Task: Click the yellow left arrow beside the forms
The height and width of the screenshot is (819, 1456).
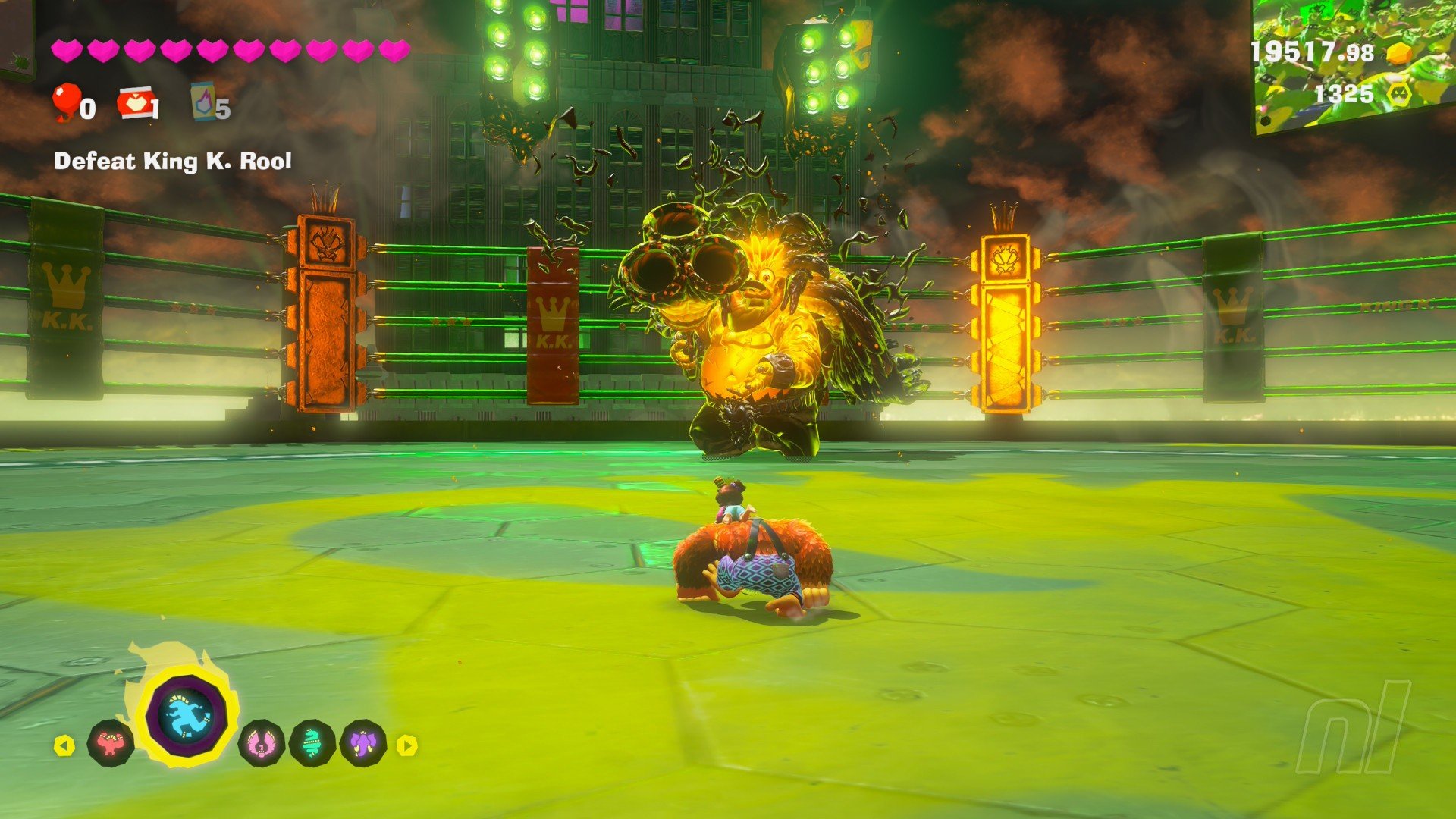Action: [x=64, y=746]
